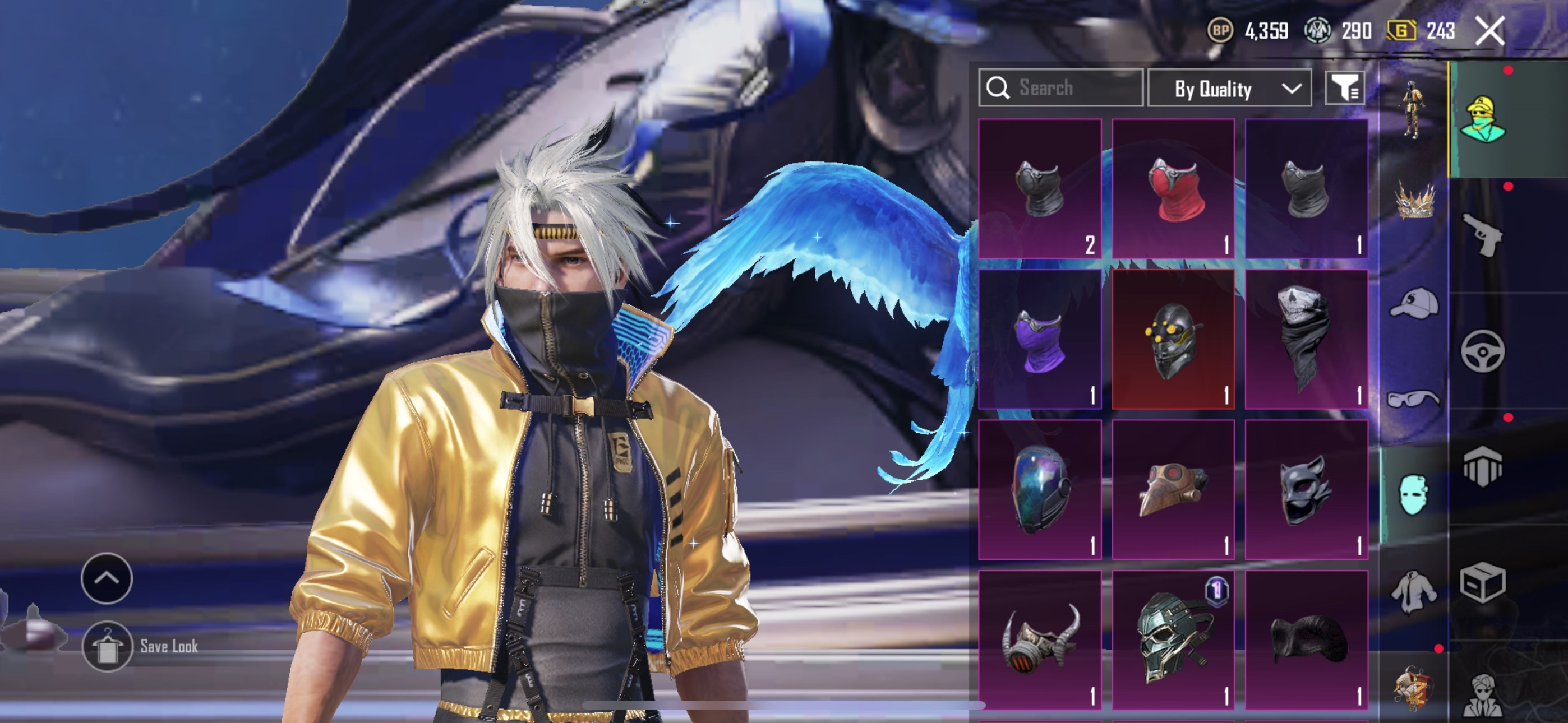Select the red face mask item
1568x723 pixels.
1173,189
